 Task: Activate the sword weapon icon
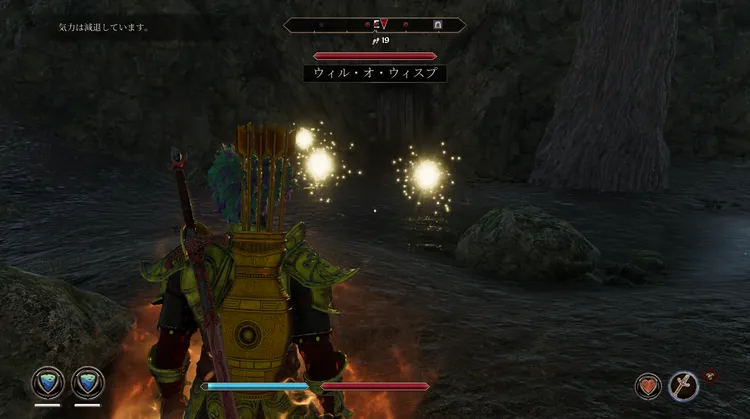[x=683, y=385]
